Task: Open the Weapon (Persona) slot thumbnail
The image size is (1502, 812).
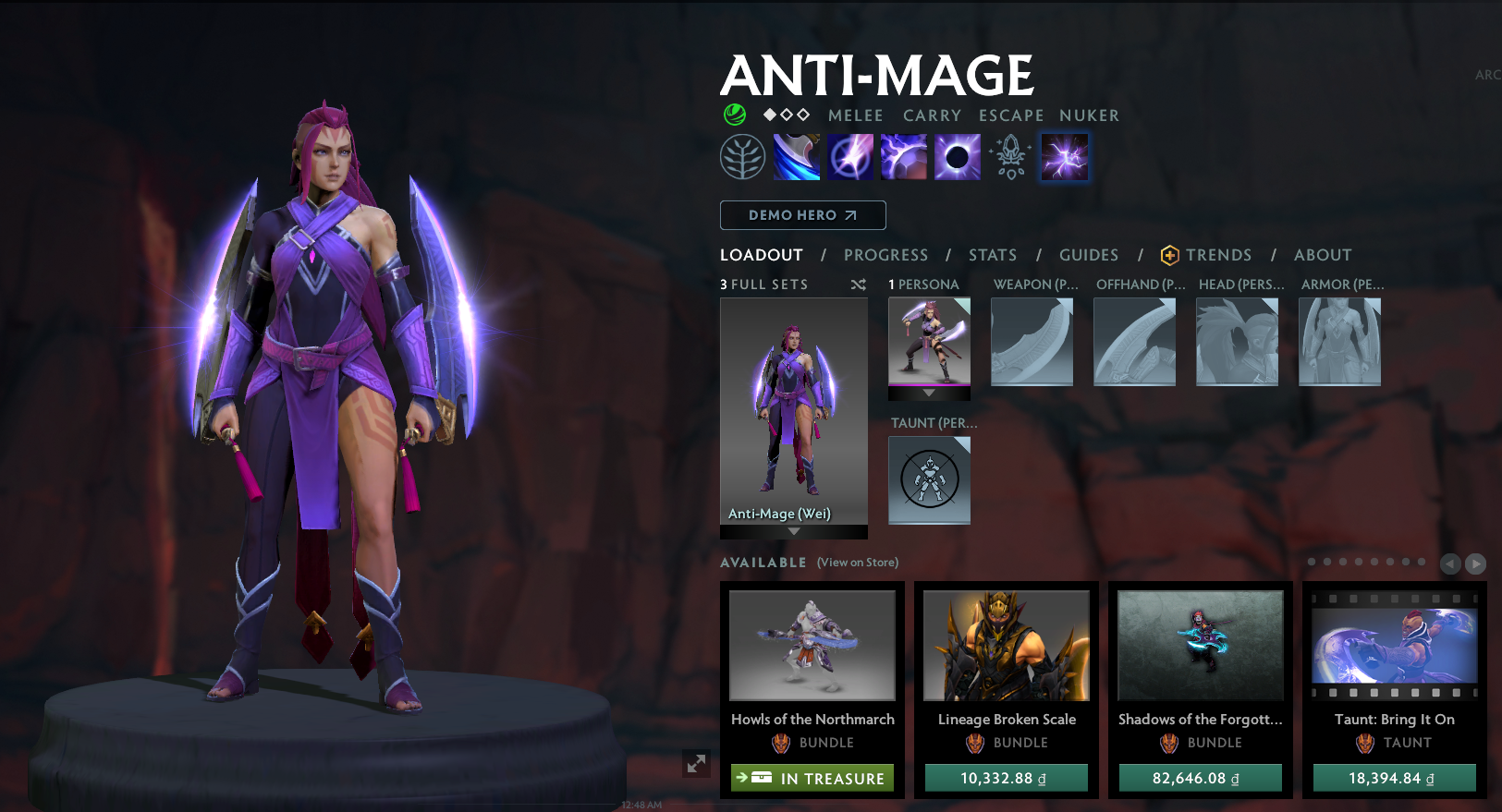Action: pos(1032,341)
